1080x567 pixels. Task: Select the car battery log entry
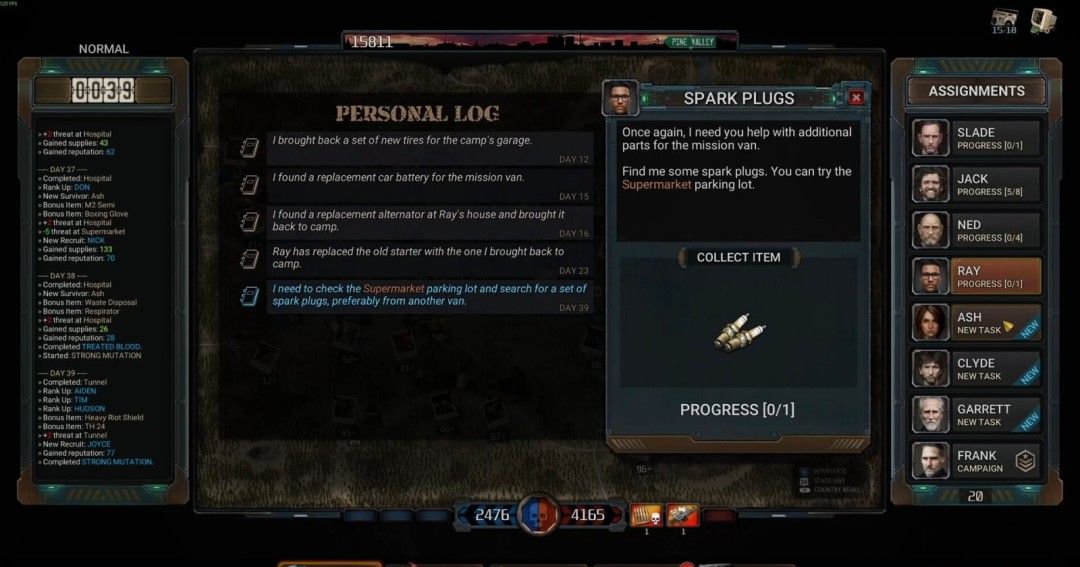click(x=430, y=185)
